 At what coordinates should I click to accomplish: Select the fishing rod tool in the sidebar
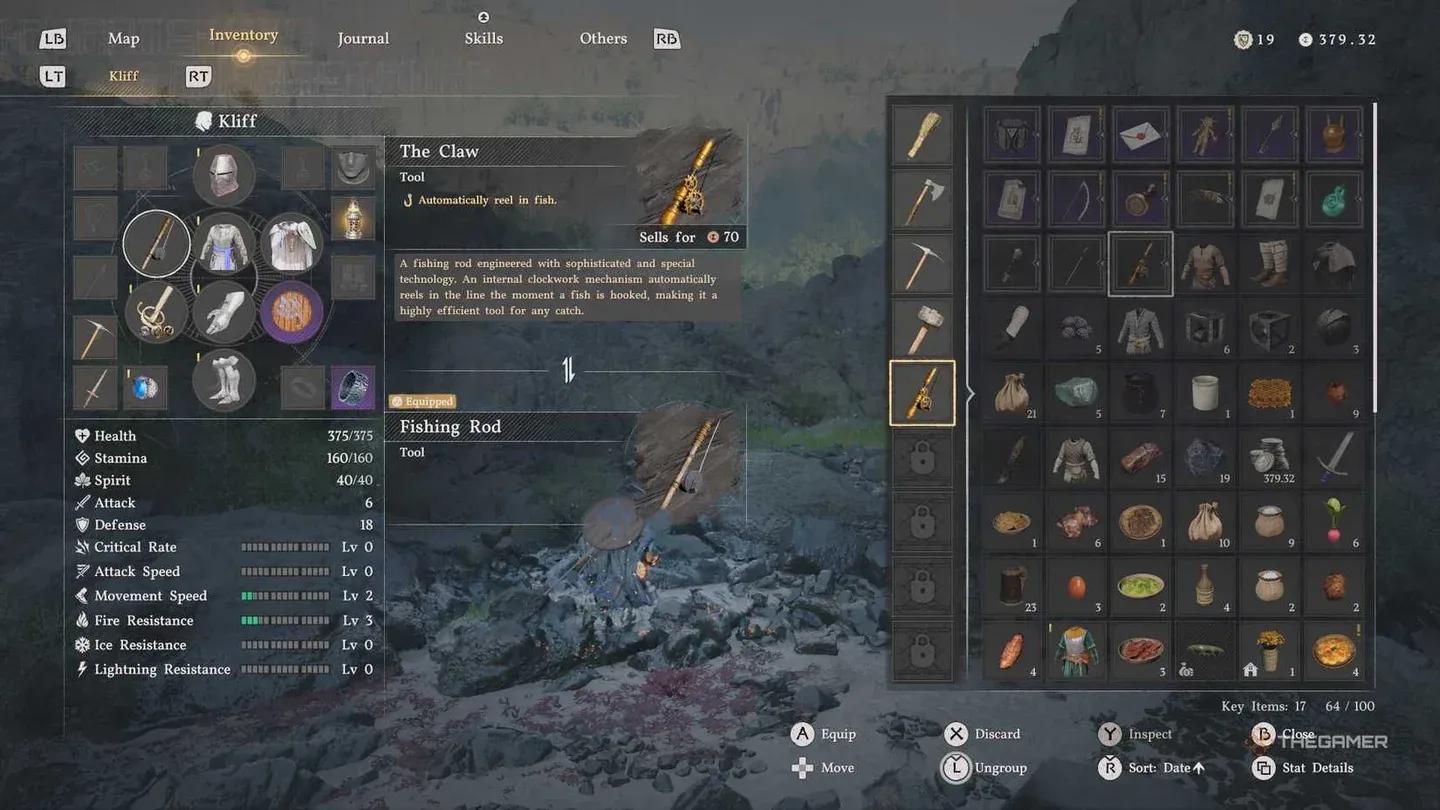922,392
